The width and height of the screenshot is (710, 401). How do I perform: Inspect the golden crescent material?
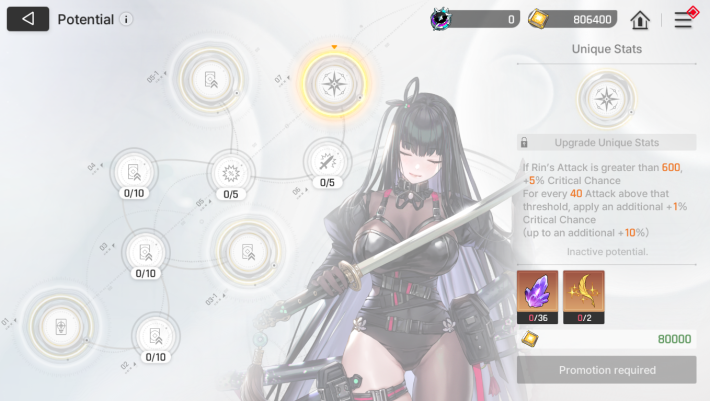tap(583, 292)
